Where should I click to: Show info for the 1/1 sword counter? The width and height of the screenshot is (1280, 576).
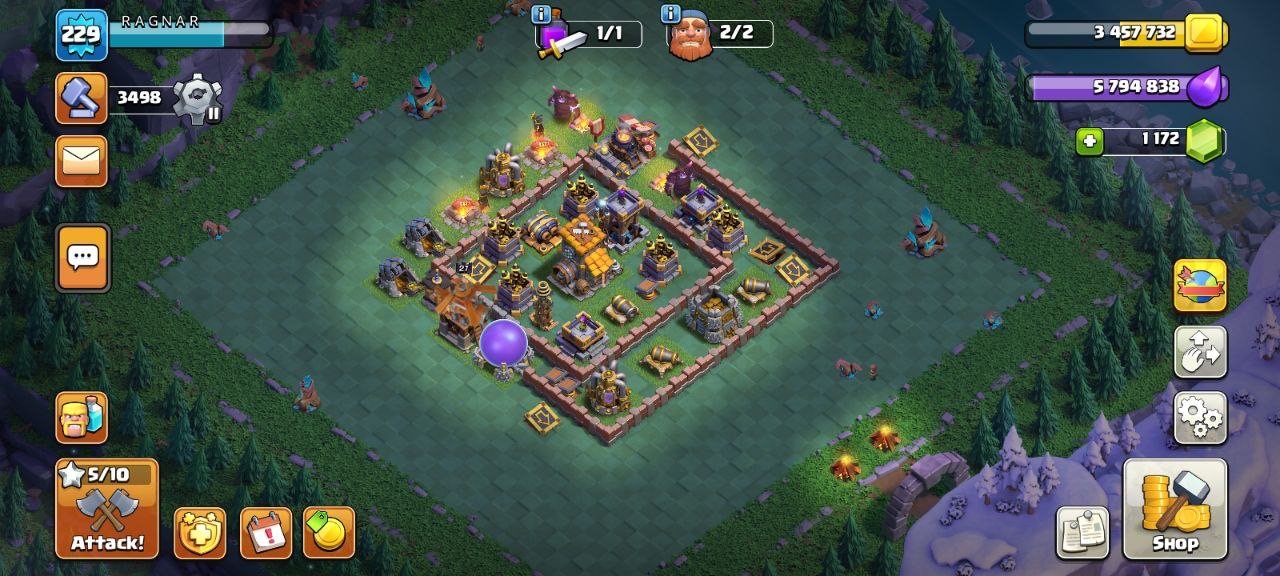[541, 14]
